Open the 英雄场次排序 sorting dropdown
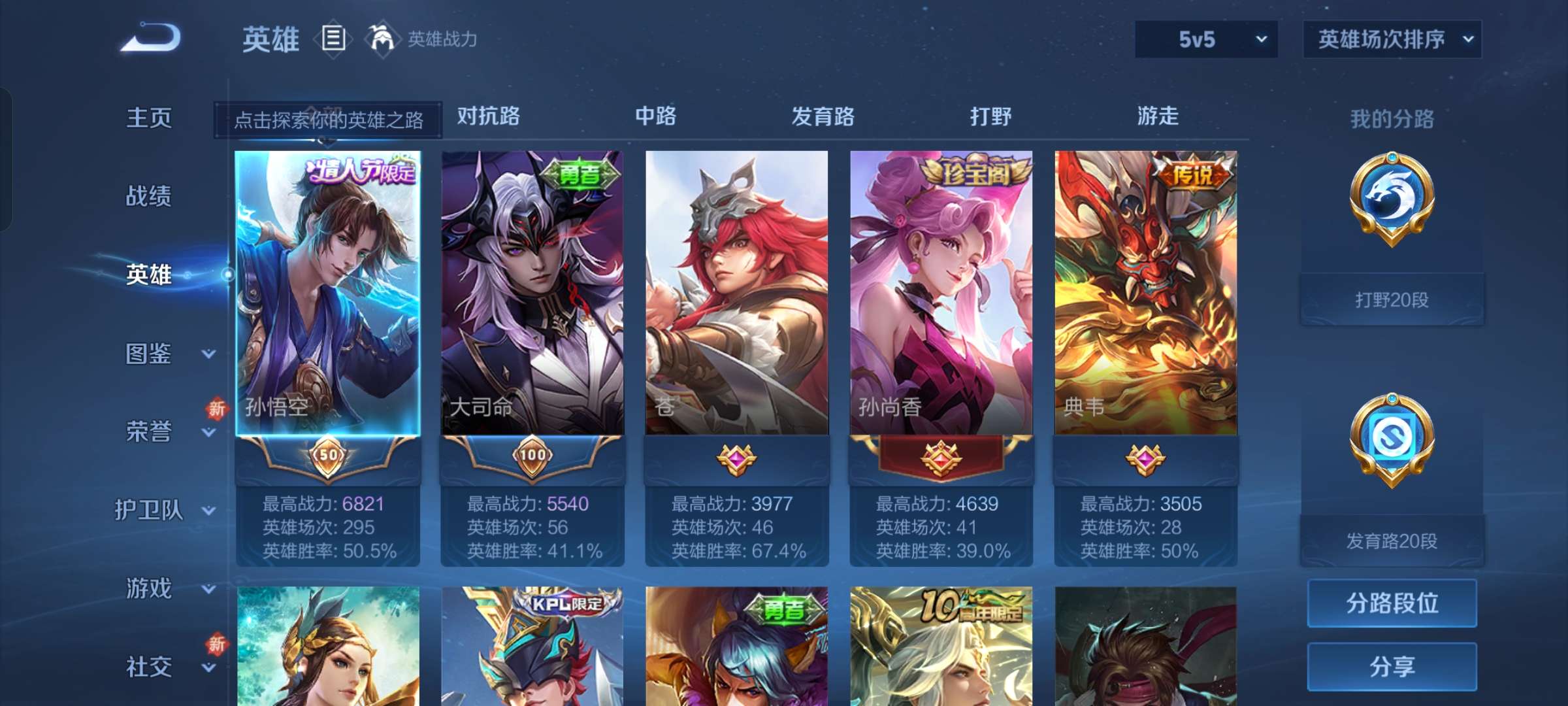 1392,40
